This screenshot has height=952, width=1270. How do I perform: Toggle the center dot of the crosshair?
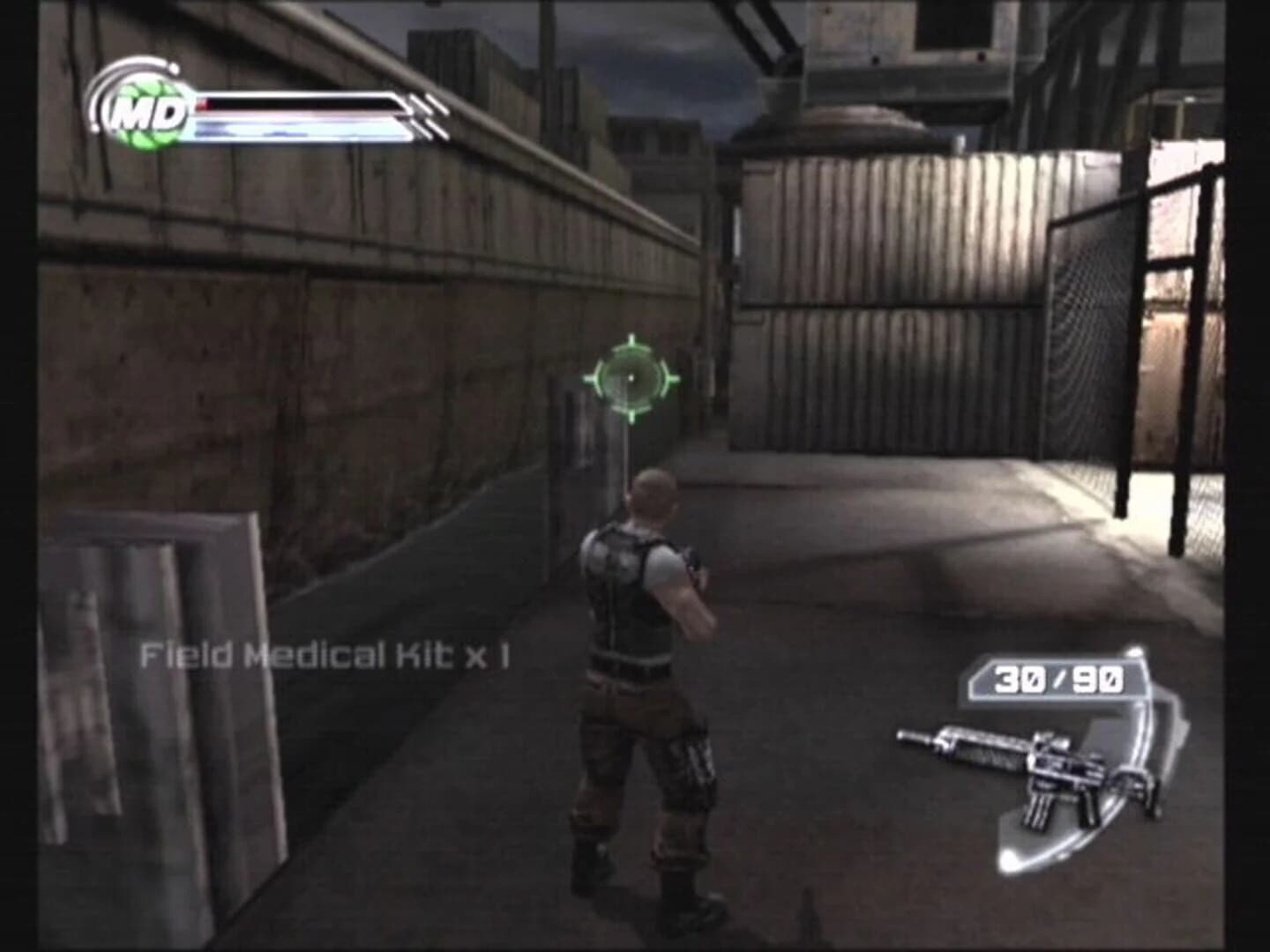coord(632,377)
